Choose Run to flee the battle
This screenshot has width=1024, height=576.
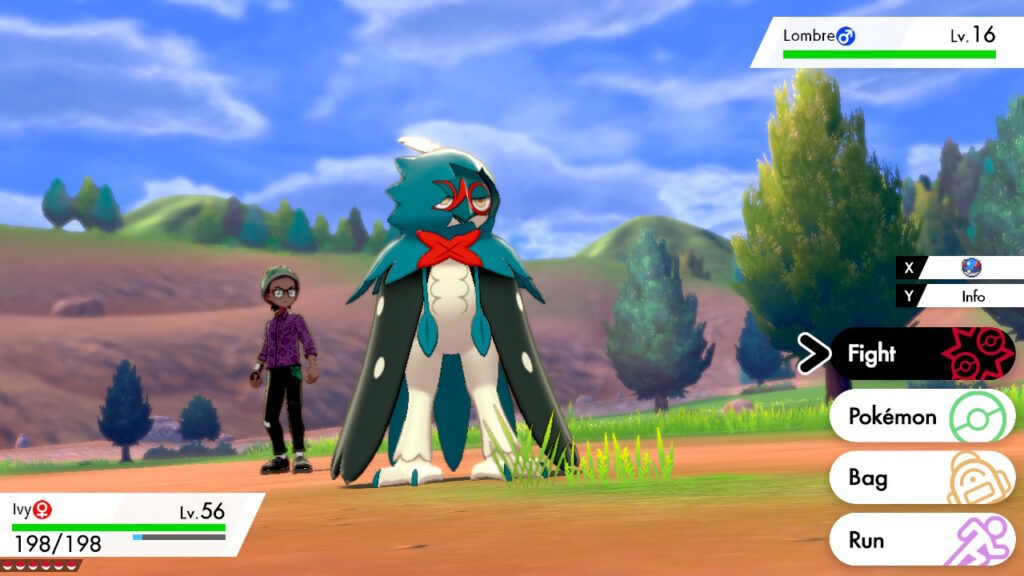tap(920, 540)
